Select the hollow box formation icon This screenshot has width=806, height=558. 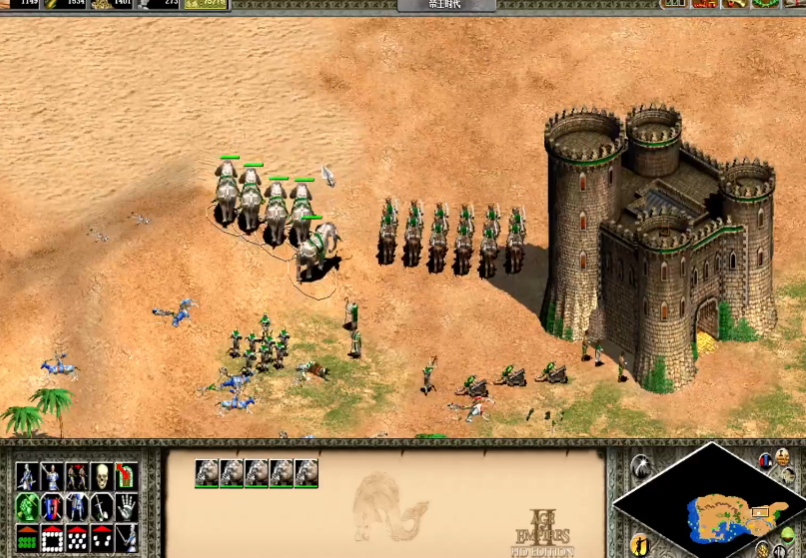click(52, 538)
